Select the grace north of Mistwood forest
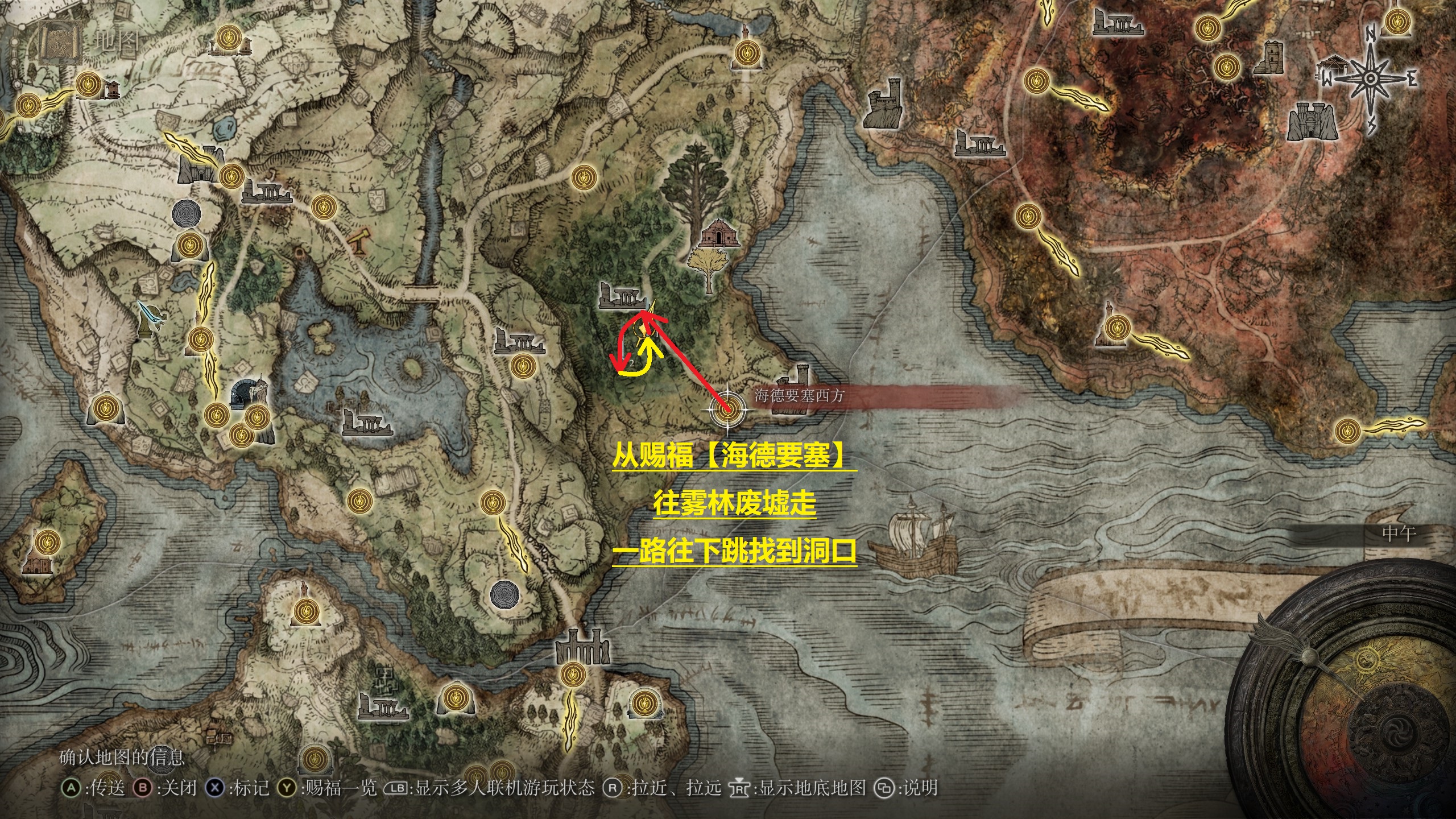 pyautogui.click(x=582, y=177)
